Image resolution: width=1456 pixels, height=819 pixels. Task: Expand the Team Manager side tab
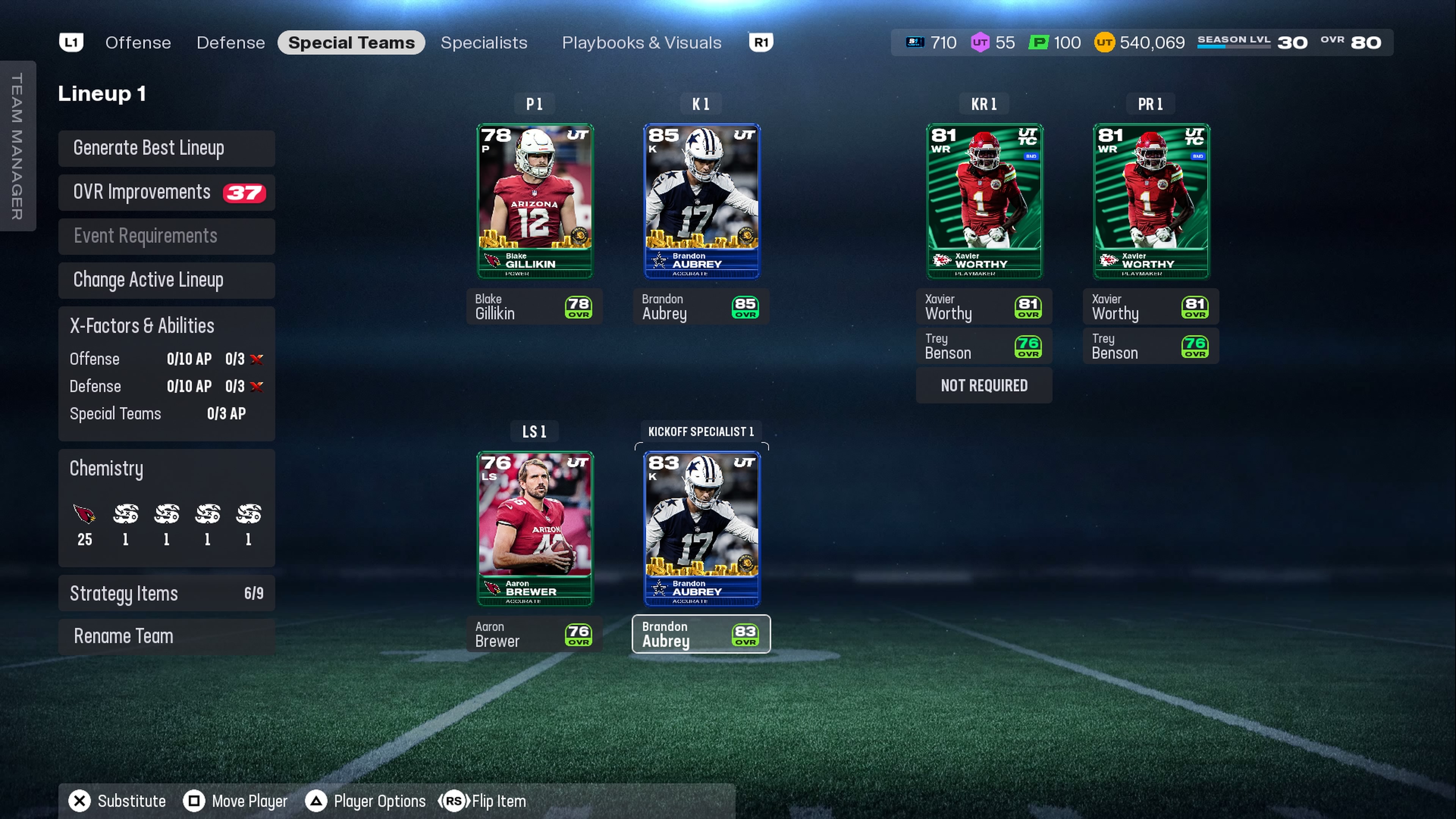click(17, 146)
